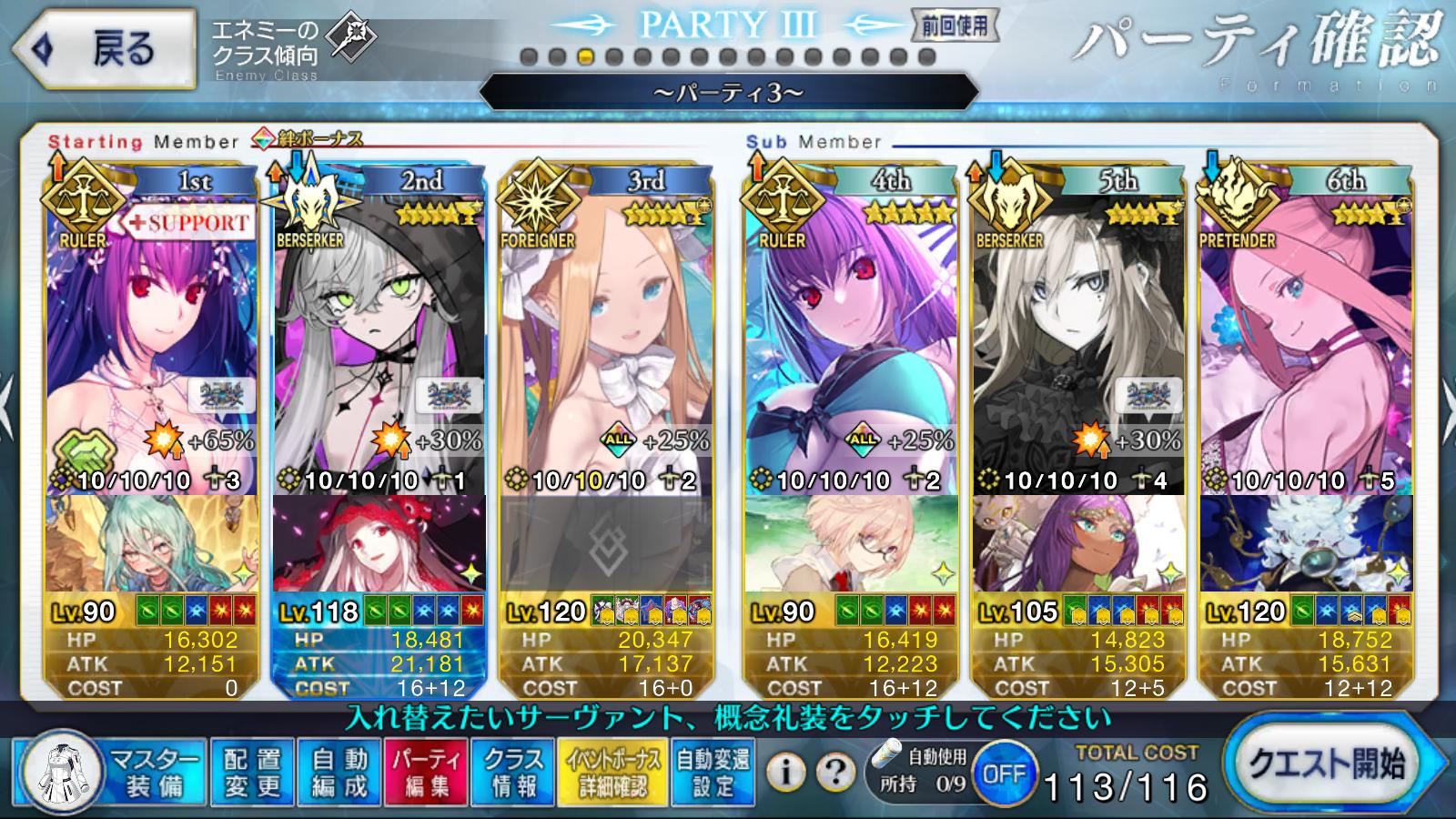Choose 自動編成 auto formation
Viewport: 1456px width, 819px height.
point(339,773)
